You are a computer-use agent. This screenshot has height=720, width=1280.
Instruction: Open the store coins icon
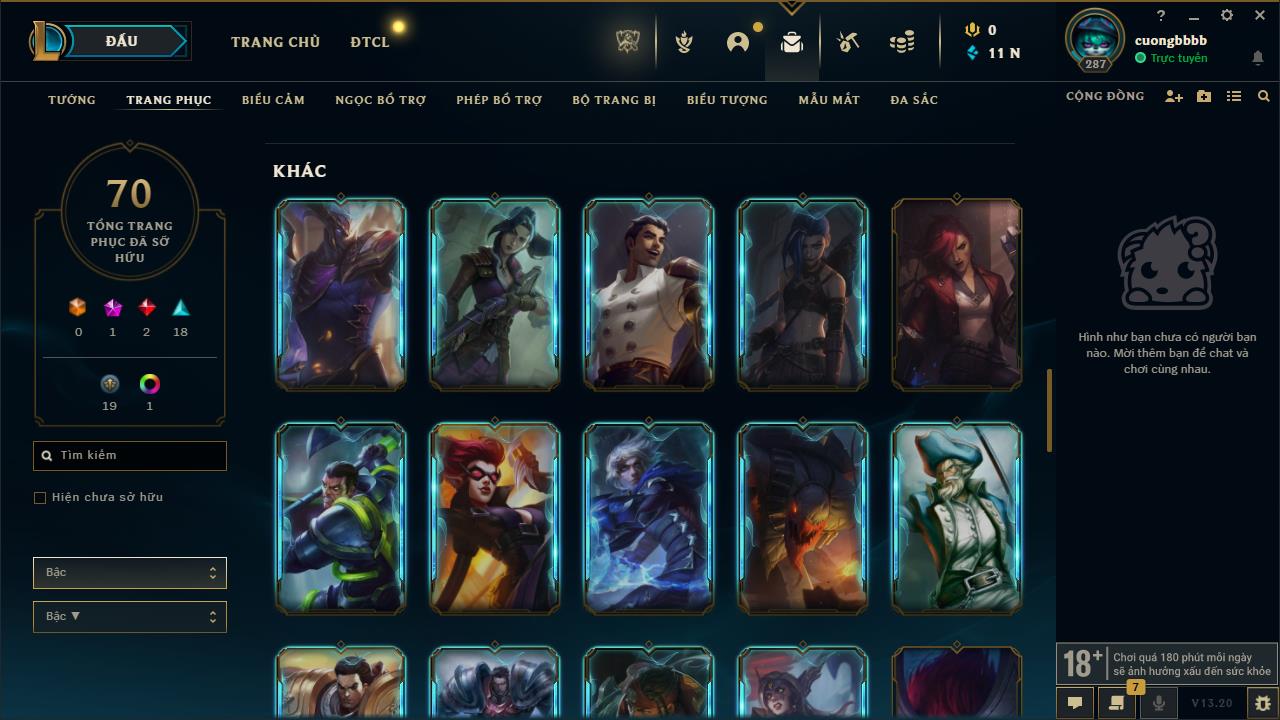click(902, 42)
